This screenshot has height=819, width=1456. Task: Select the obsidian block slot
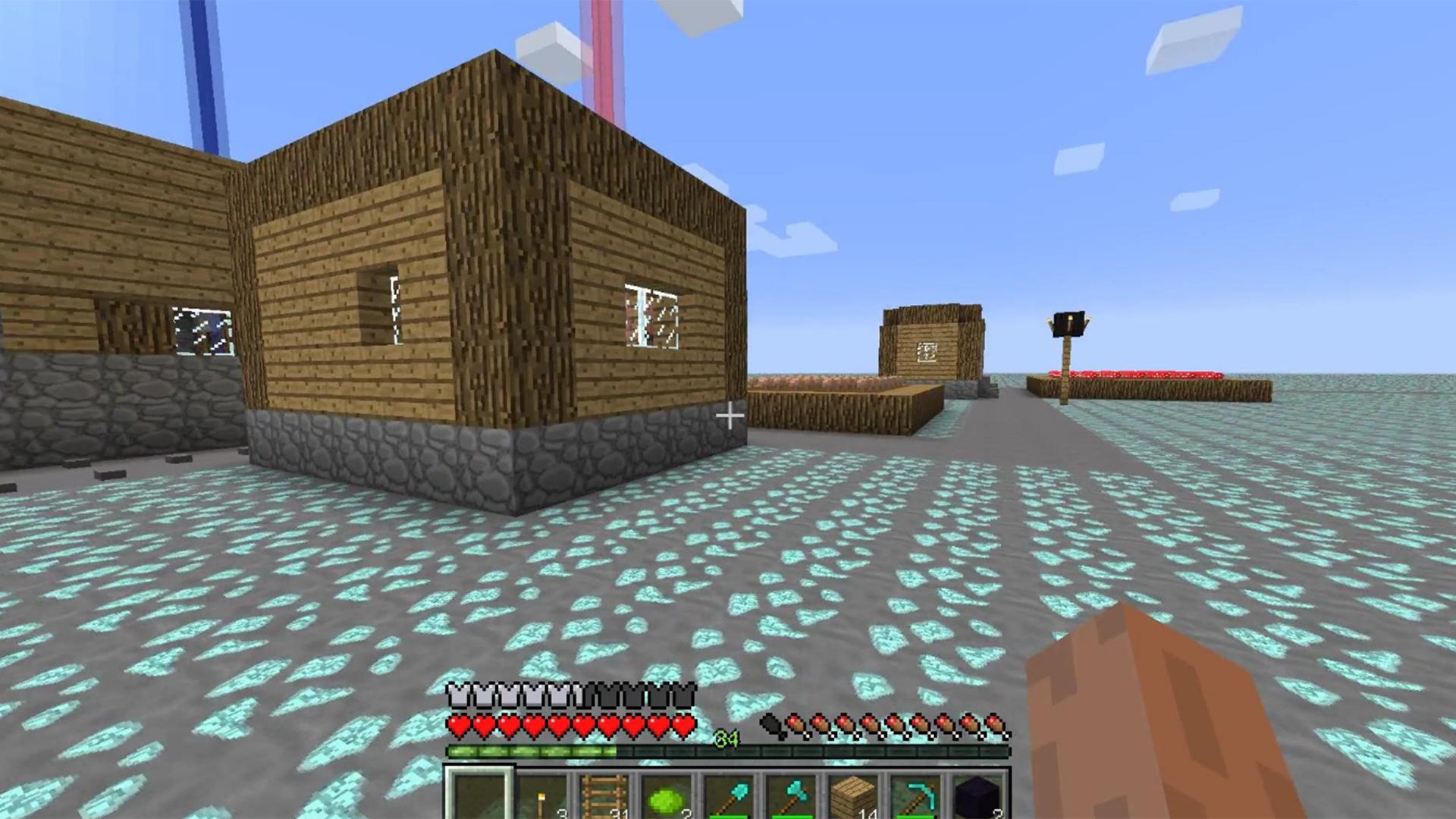(x=977, y=798)
